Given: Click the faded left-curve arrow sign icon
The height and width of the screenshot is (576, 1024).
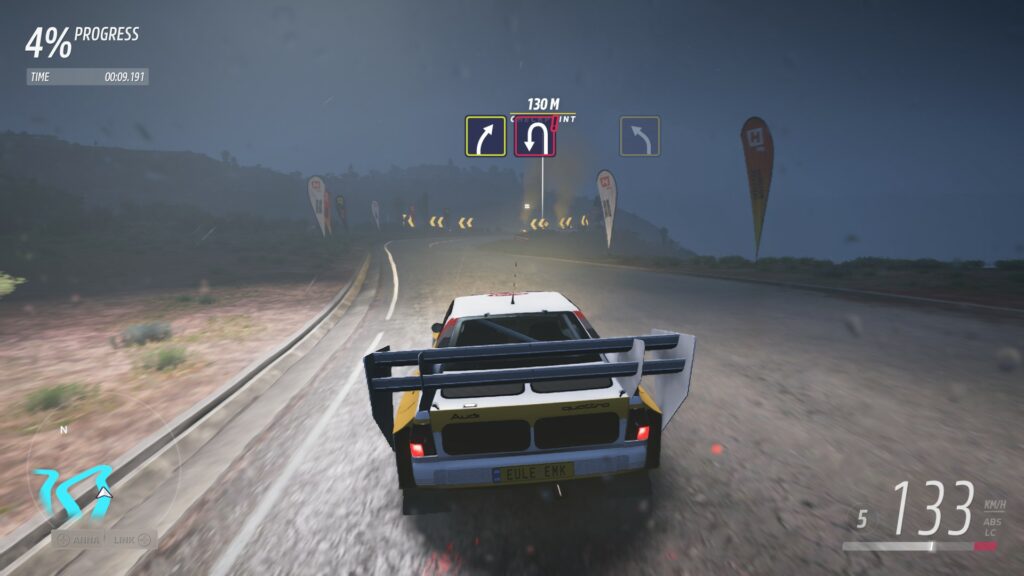Looking at the screenshot, I should point(640,137).
